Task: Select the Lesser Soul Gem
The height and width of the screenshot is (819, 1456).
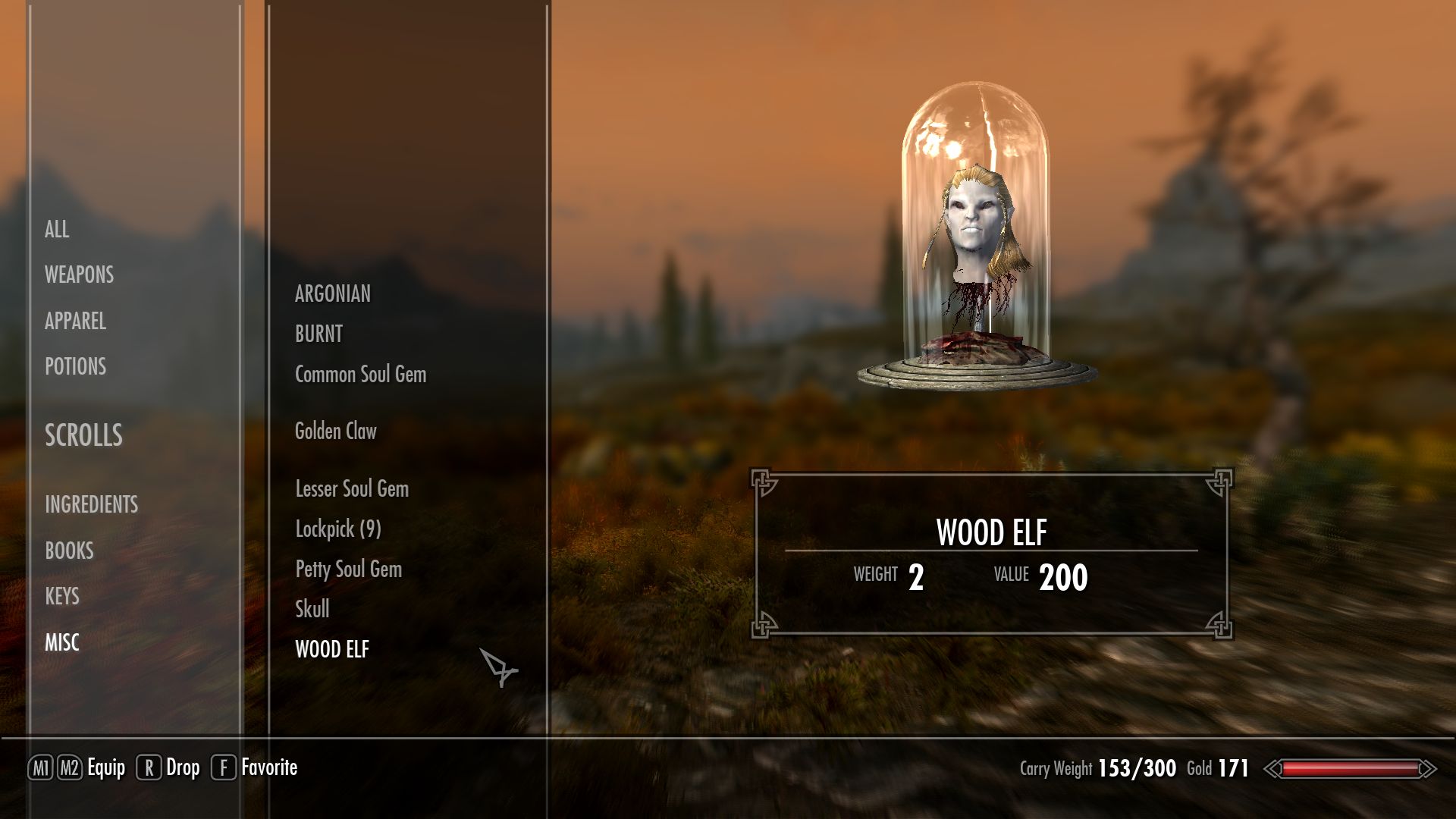Action: coord(352,488)
